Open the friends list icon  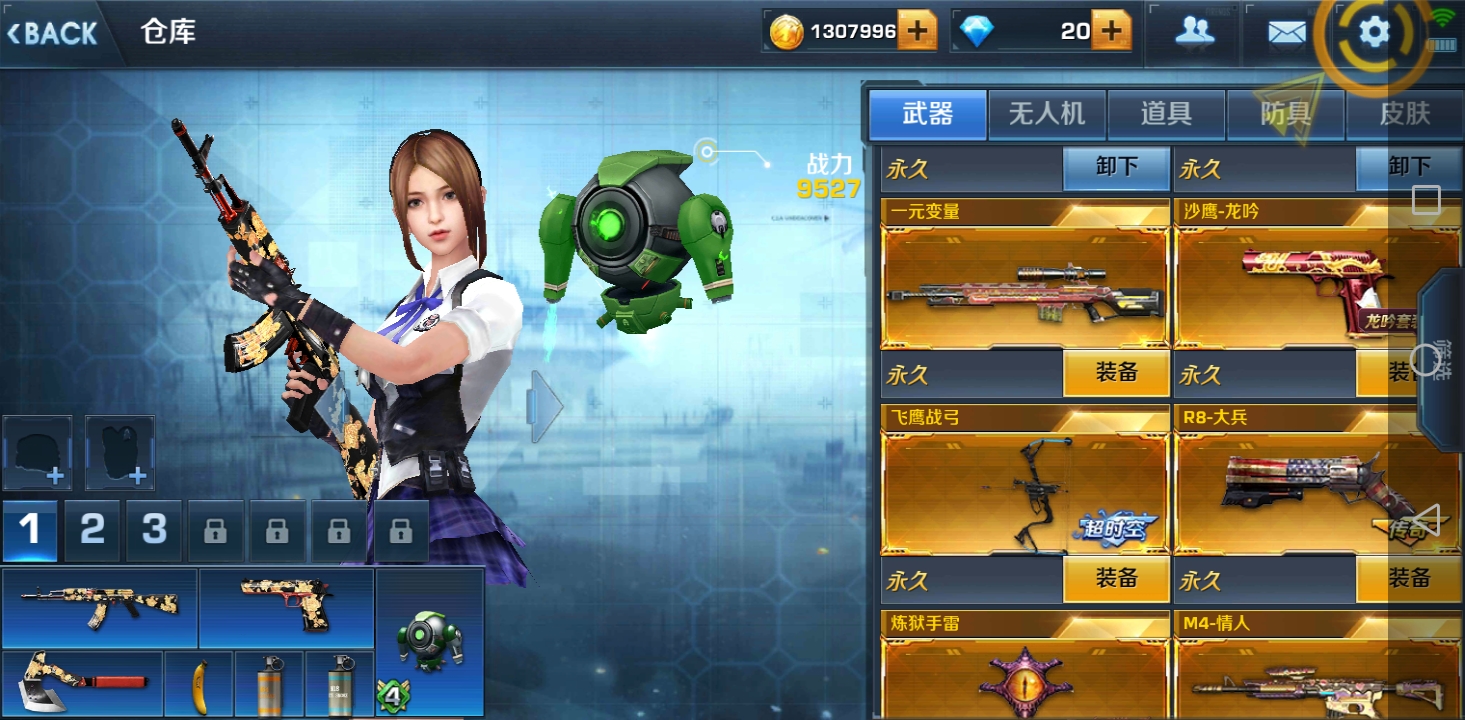point(1194,32)
